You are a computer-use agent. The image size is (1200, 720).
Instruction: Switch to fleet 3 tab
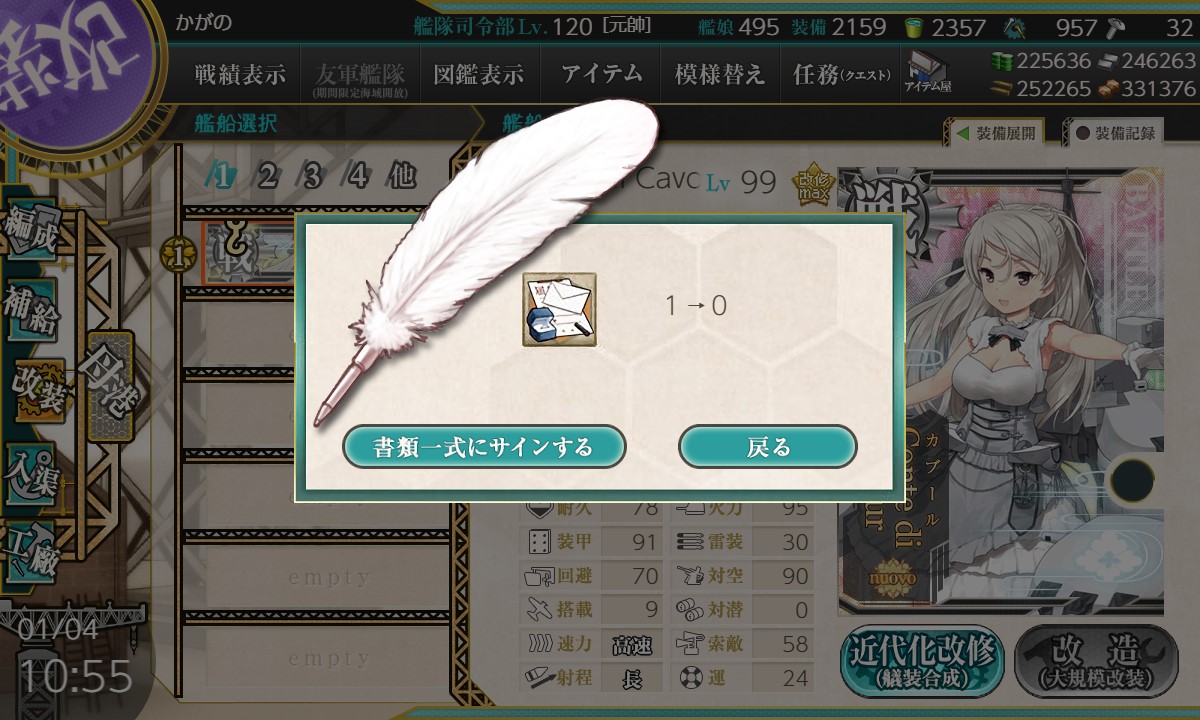(x=312, y=177)
